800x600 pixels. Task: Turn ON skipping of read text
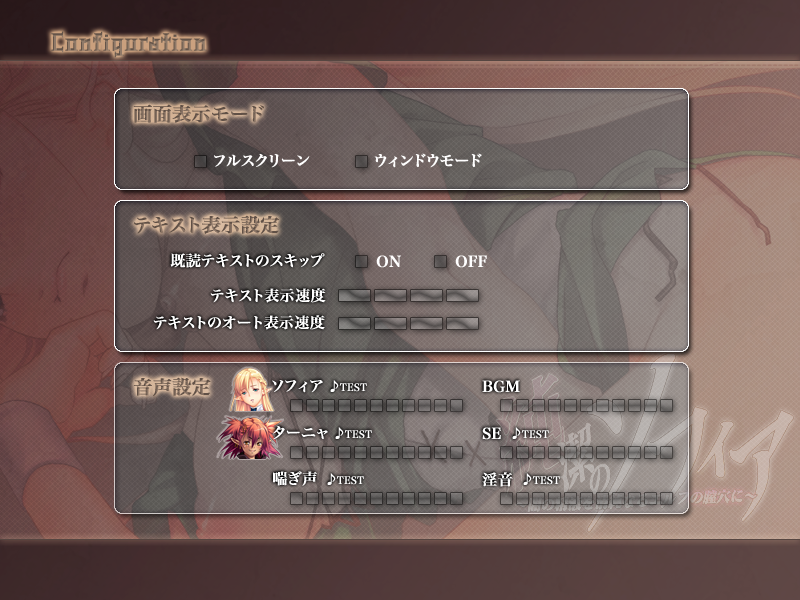[x=362, y=262]
